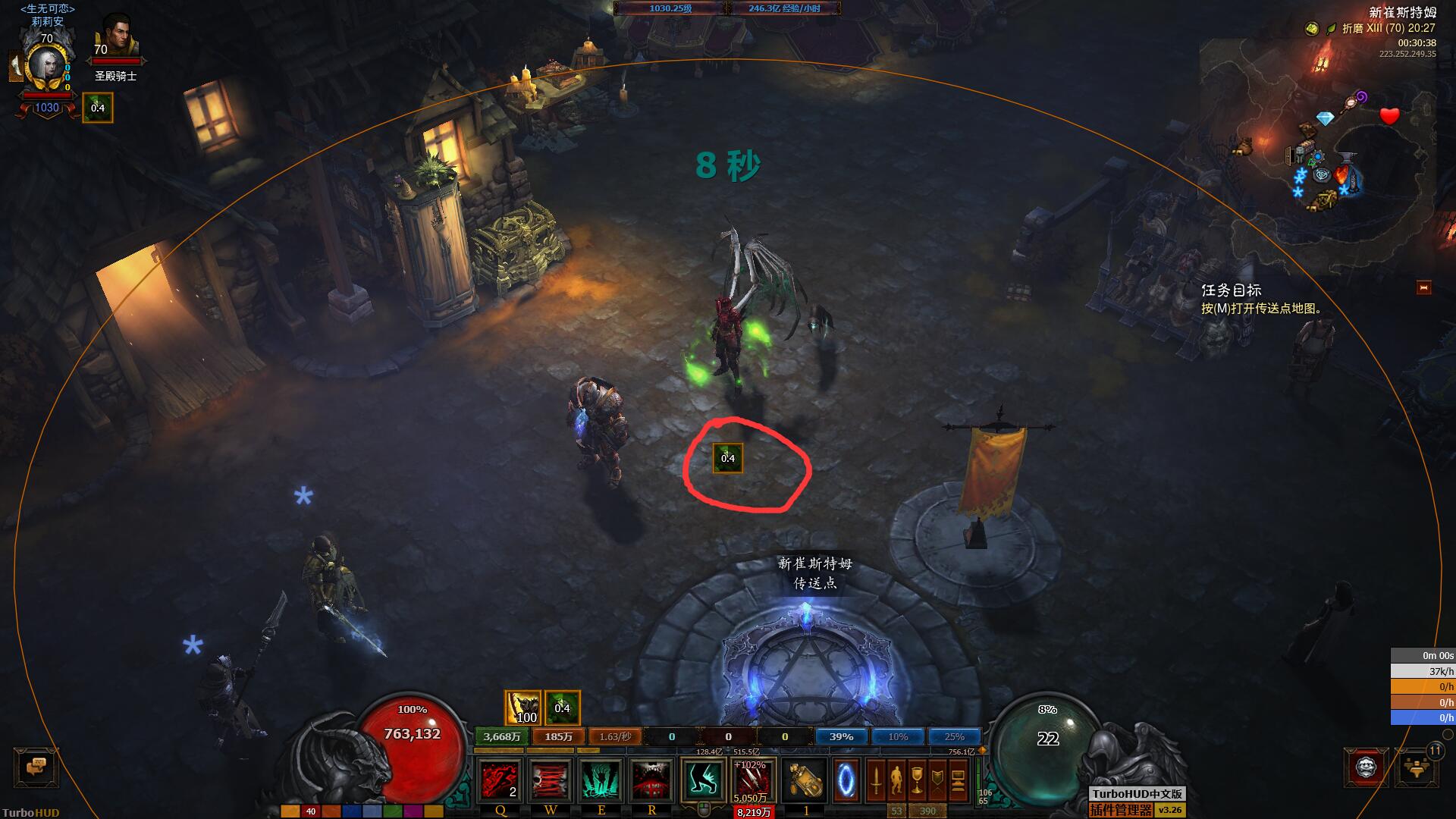The image size is (1456, 819).
Task: Open the skills menu sword button
Action: click(x=876, y=780)
